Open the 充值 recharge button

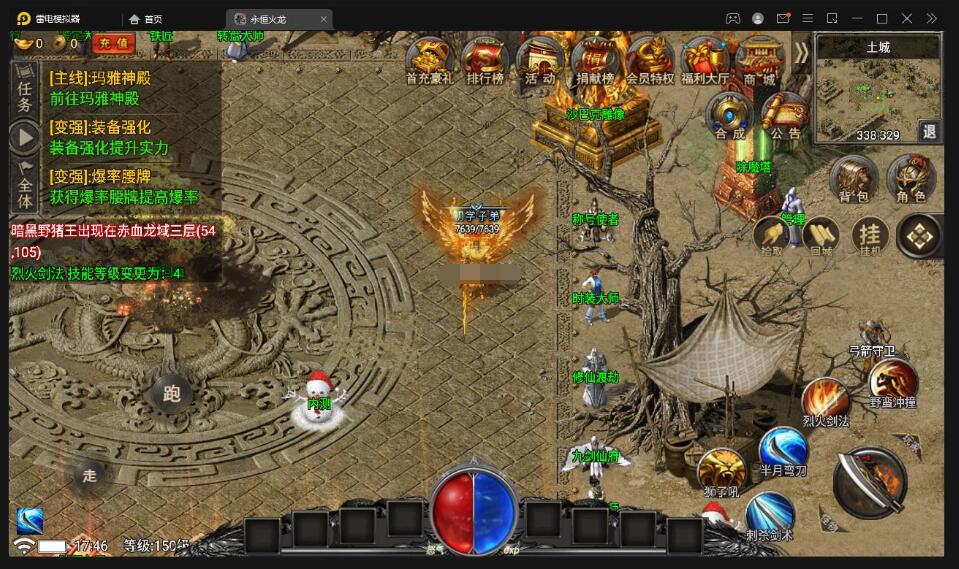point(113,43)
